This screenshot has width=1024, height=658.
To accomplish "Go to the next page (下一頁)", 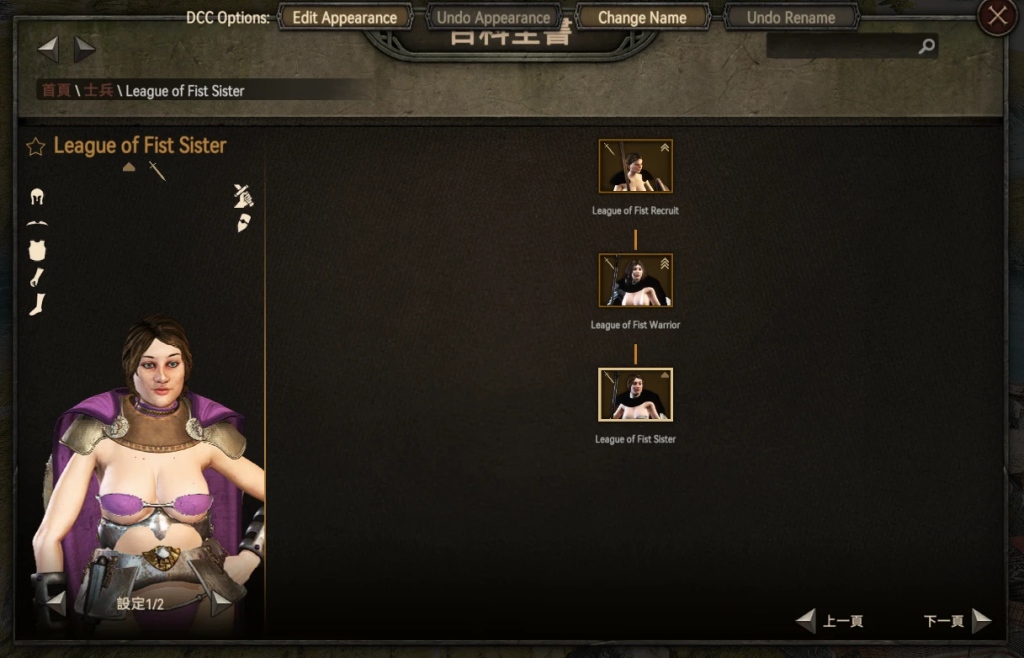I will [x=957, y=621].
